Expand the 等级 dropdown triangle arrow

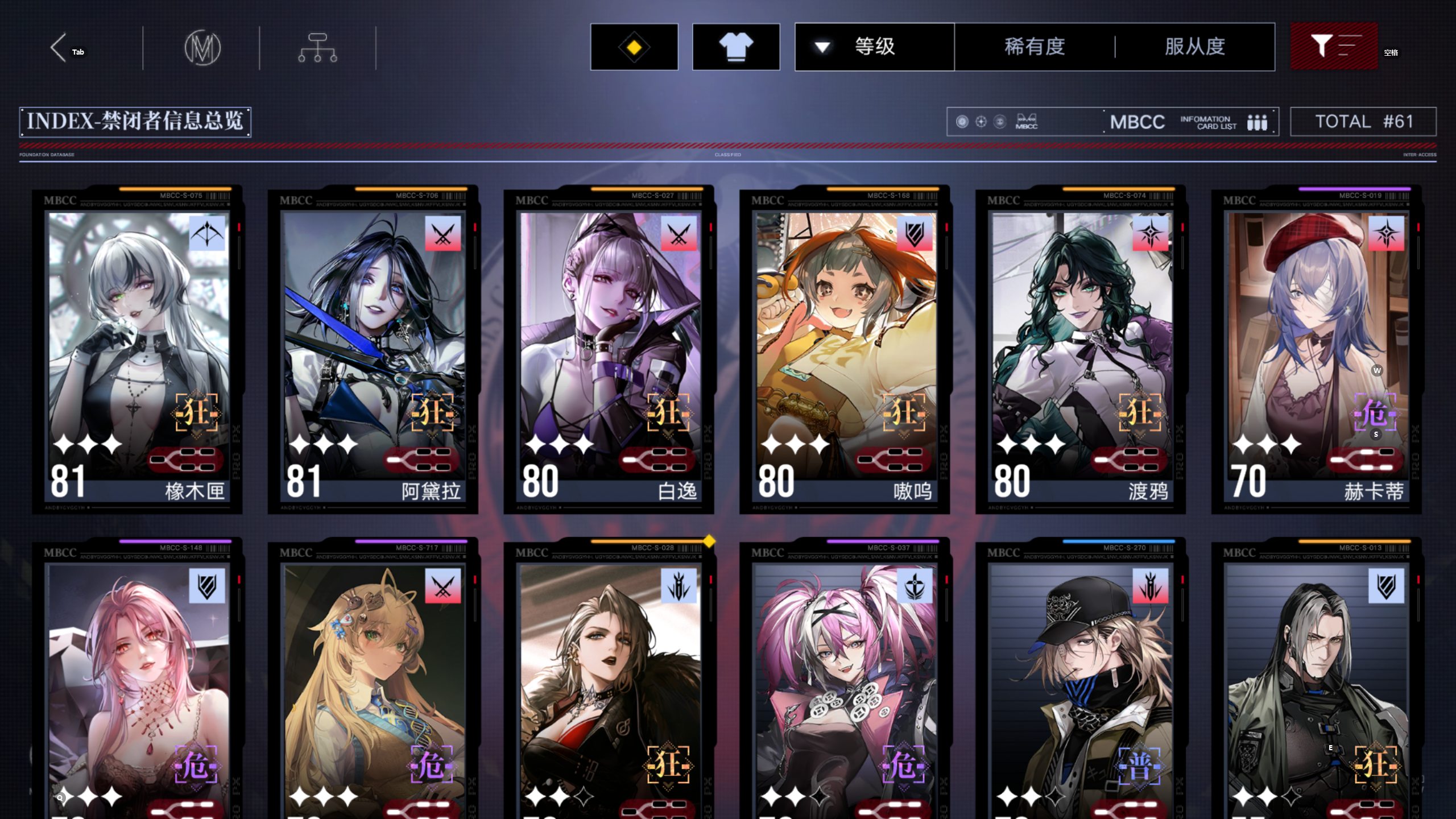[821, 48]
